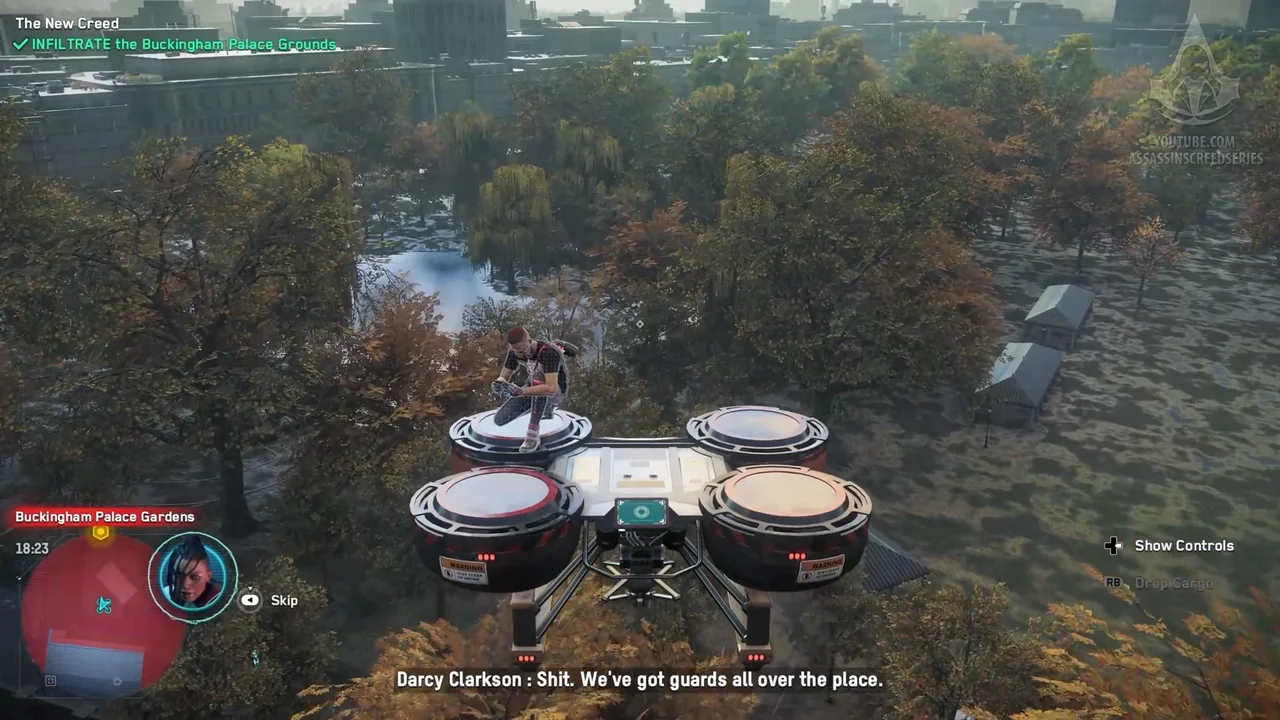Viewport: 1280px width, 720px height.
Task: Open the circular red minimap
Action: 103,612
